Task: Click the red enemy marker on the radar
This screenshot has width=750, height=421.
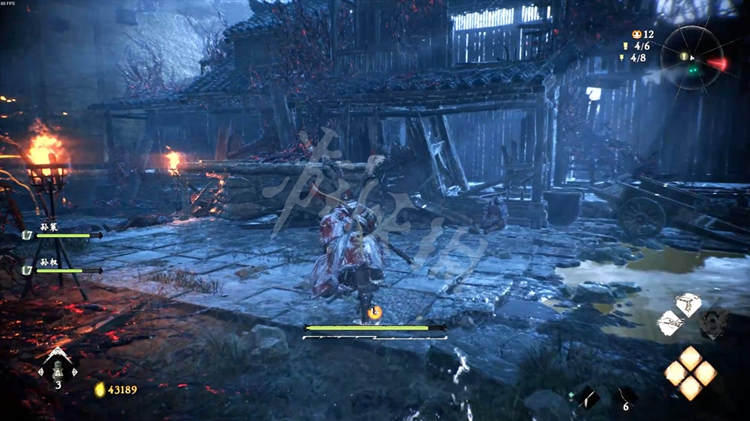Action: tap(717, 64)
